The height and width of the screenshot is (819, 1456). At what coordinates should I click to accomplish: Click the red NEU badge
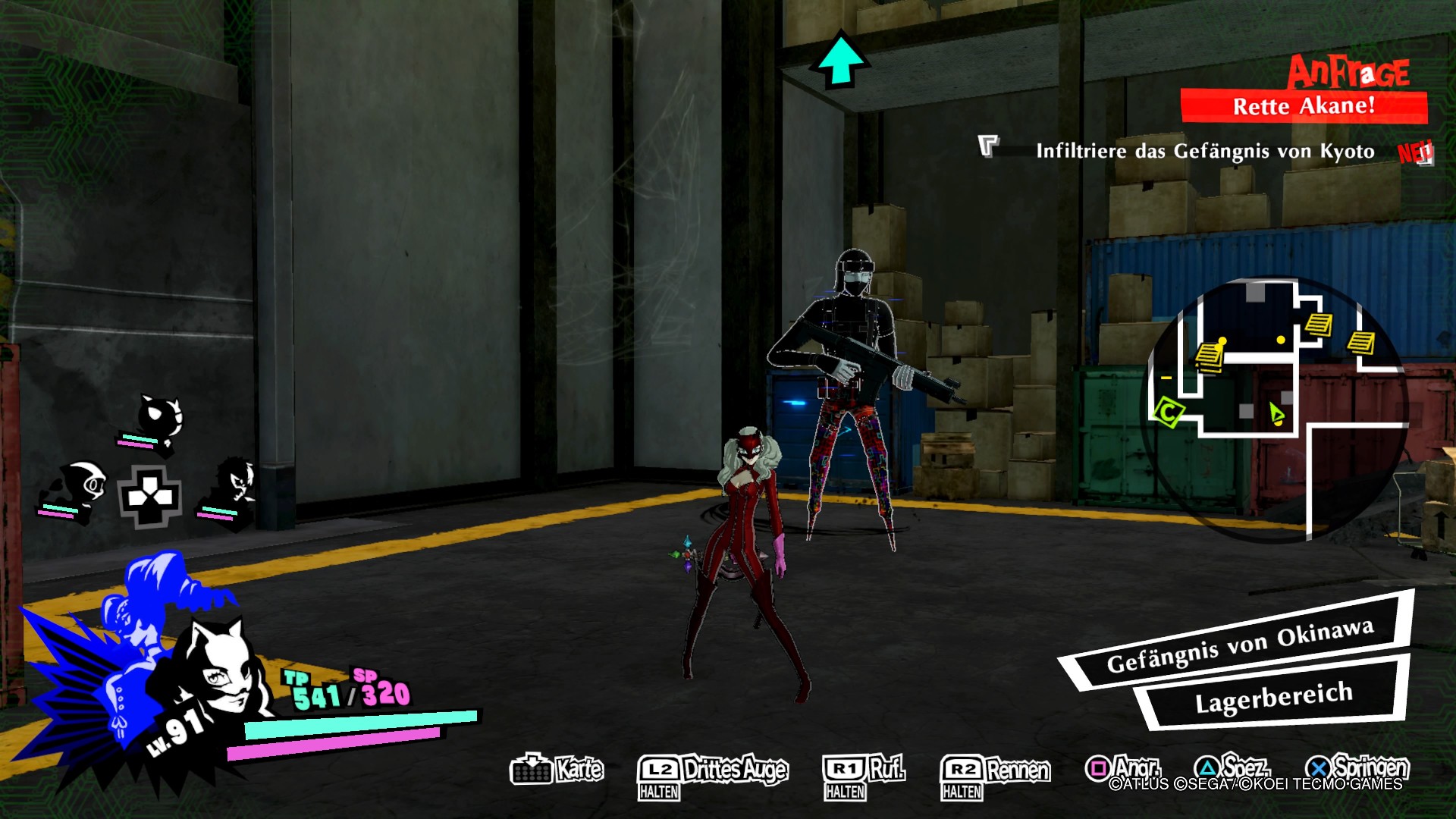(x=1417, y=152)
